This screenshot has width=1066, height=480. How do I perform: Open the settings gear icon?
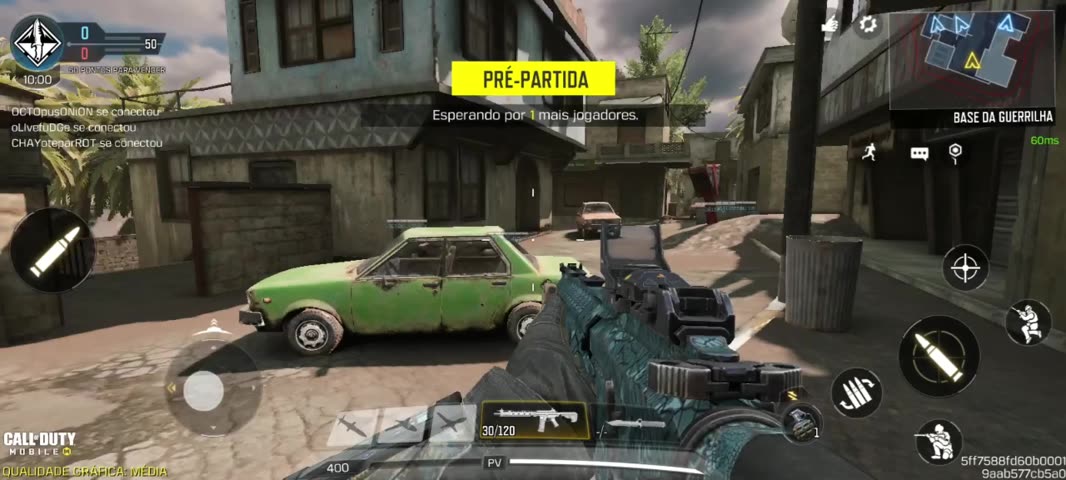868,25
